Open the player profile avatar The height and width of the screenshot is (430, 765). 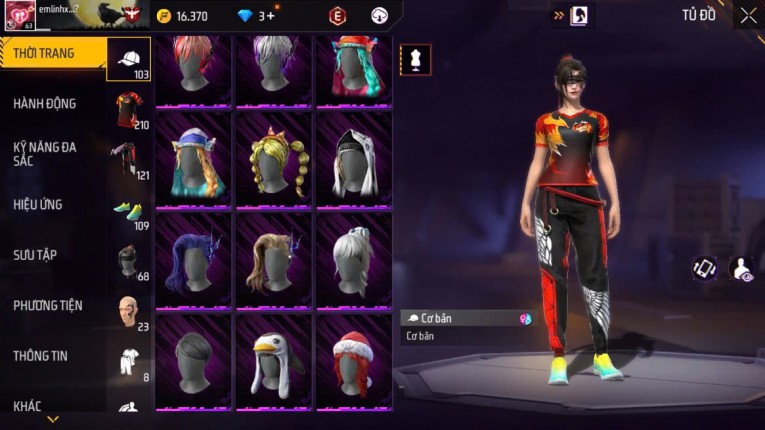point(19,16)
